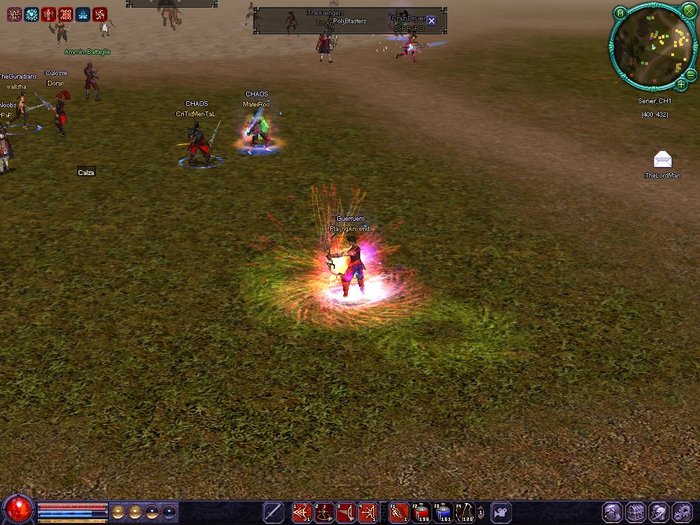Click the leftmost buff icon in the status row
700x525 pixels.
14,15
